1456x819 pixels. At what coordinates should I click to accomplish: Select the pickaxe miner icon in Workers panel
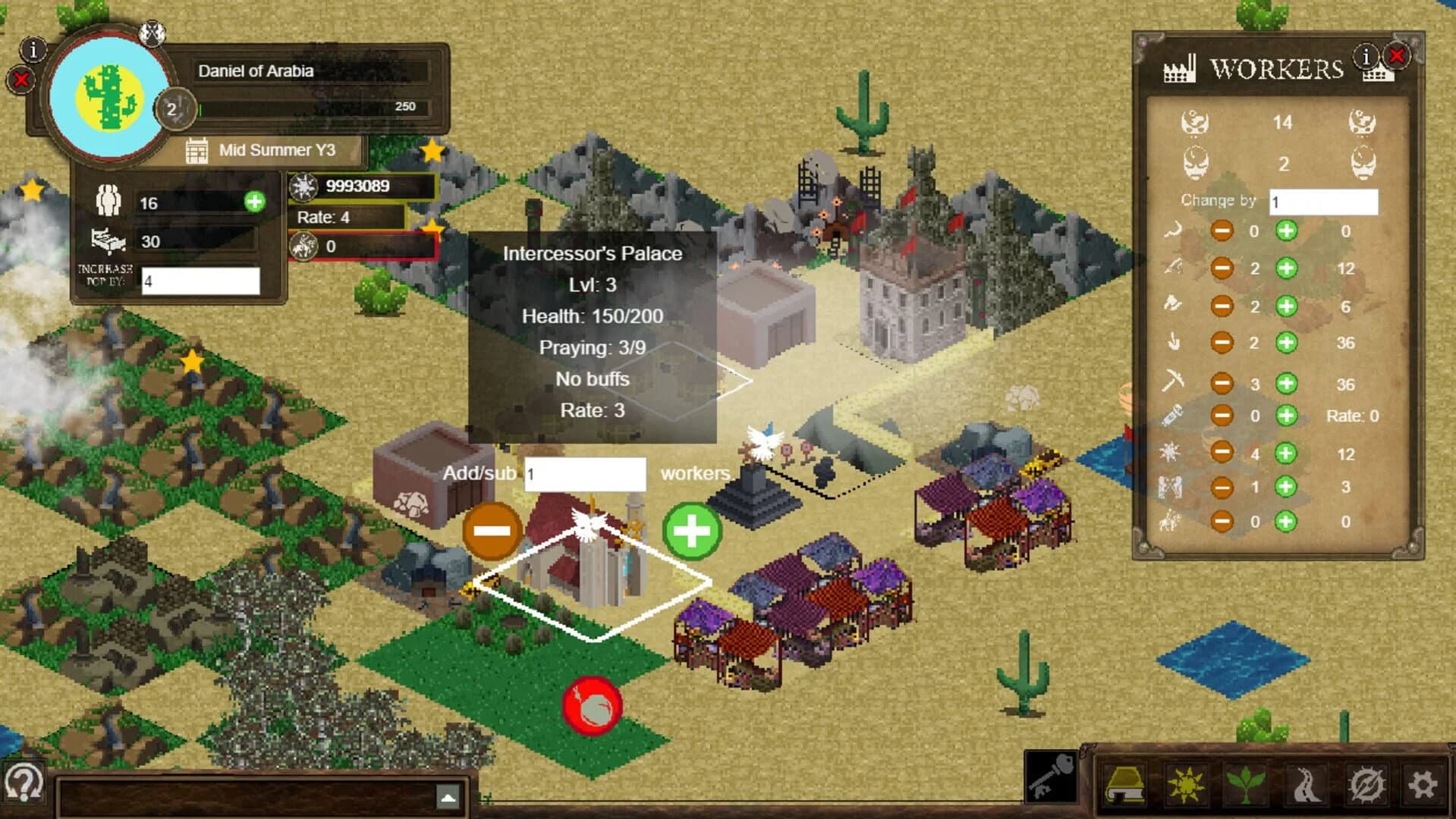1172,381
